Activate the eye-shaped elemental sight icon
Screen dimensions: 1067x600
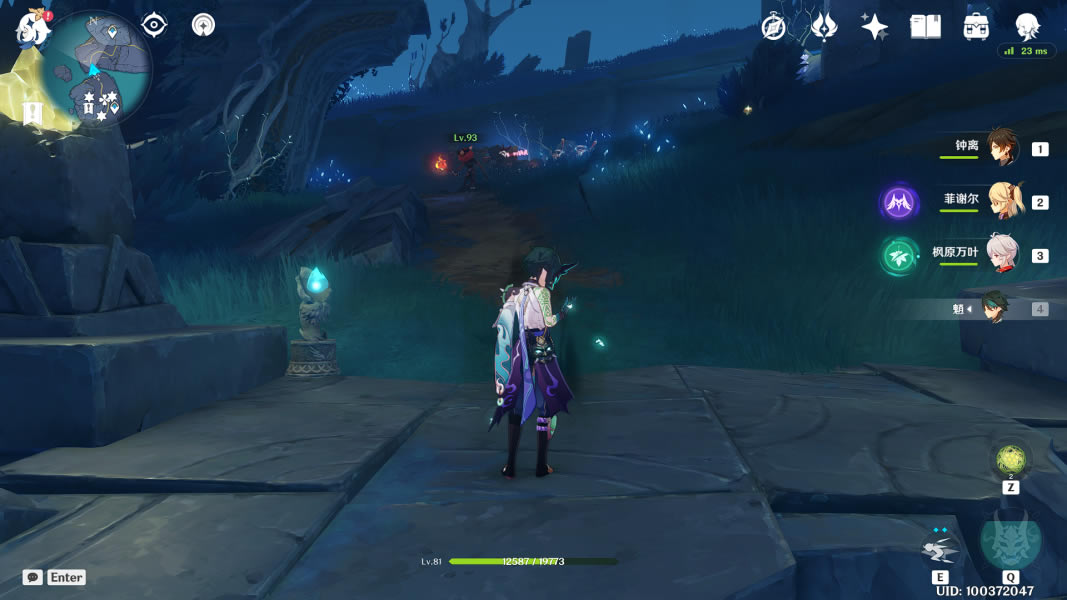click(154, 24)
